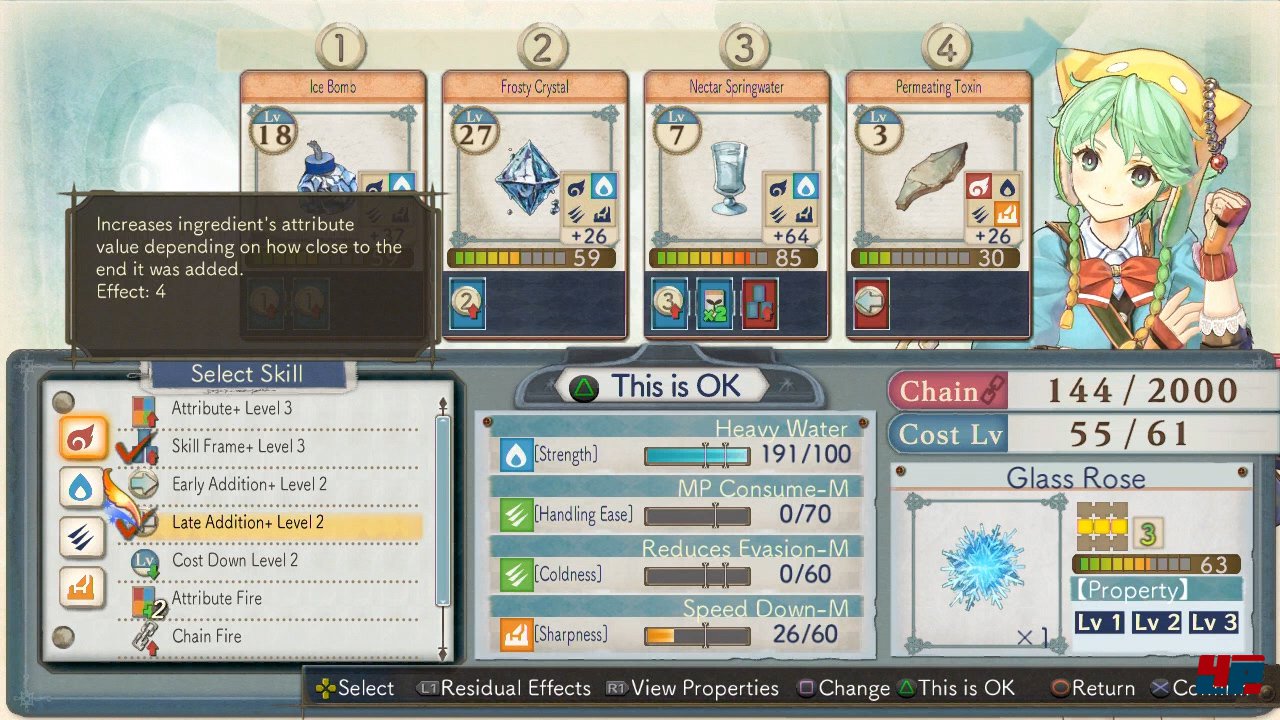The width and height of the screenshot is (1280, 720).
Task: Switch to the water element skill tab
Action: (82, 488)
